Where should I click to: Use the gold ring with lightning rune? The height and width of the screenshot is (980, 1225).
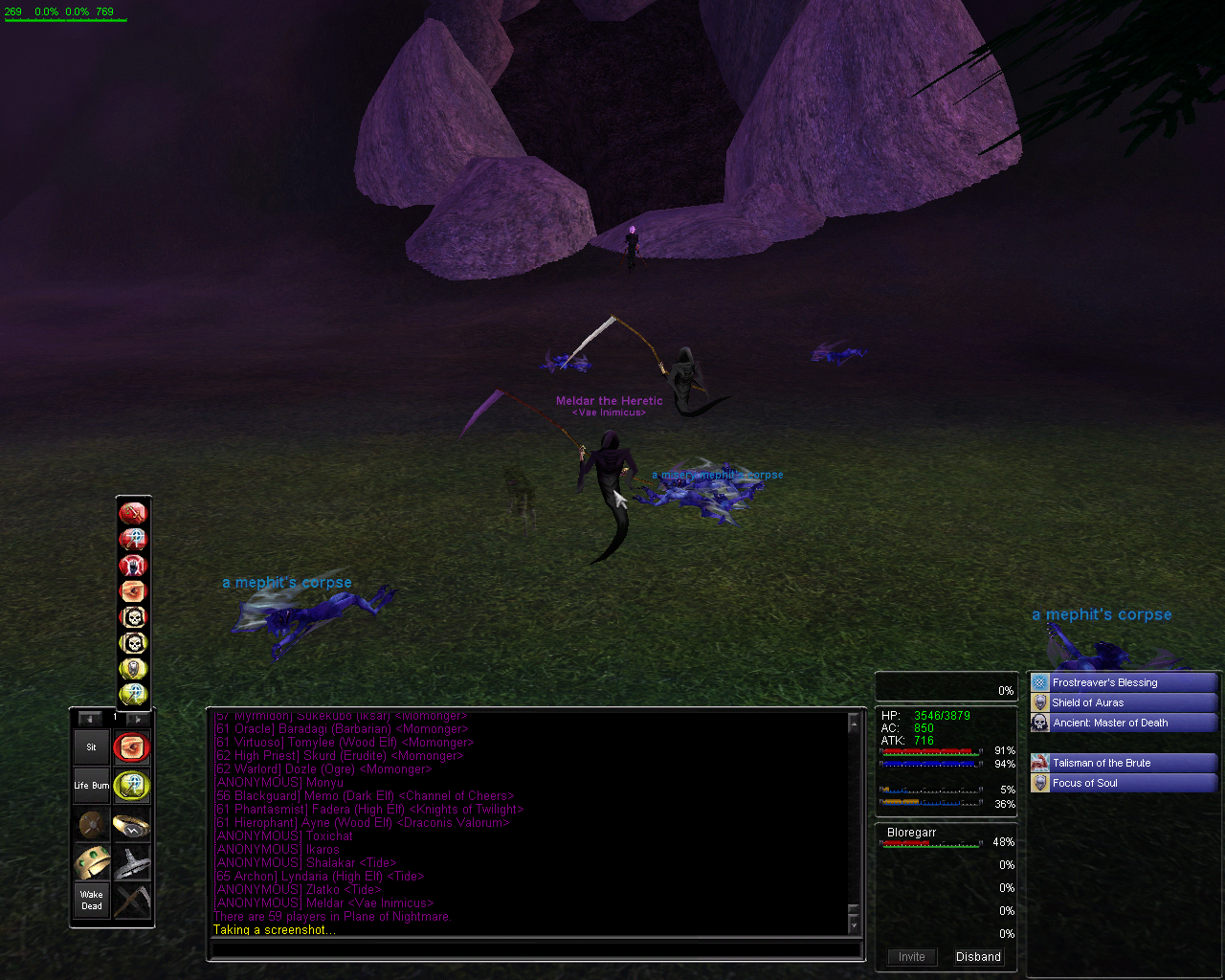132,824
